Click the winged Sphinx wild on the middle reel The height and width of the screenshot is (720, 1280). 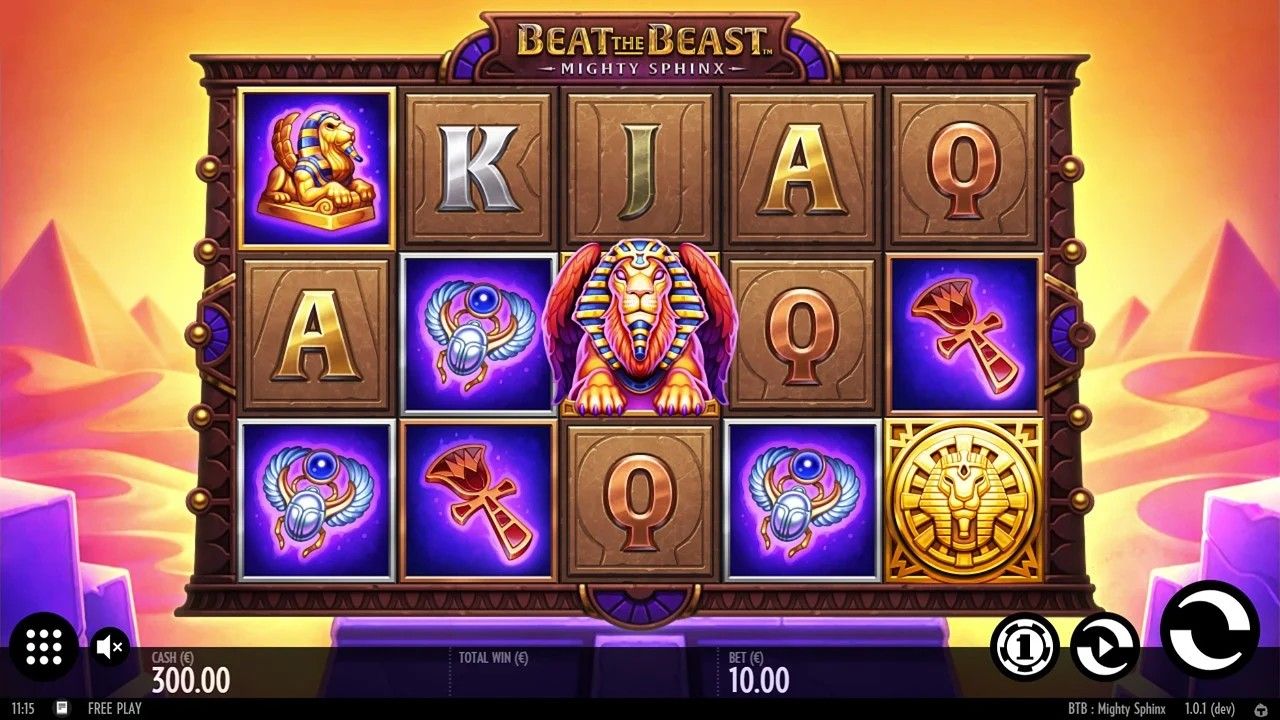click(x=638, y=330)
